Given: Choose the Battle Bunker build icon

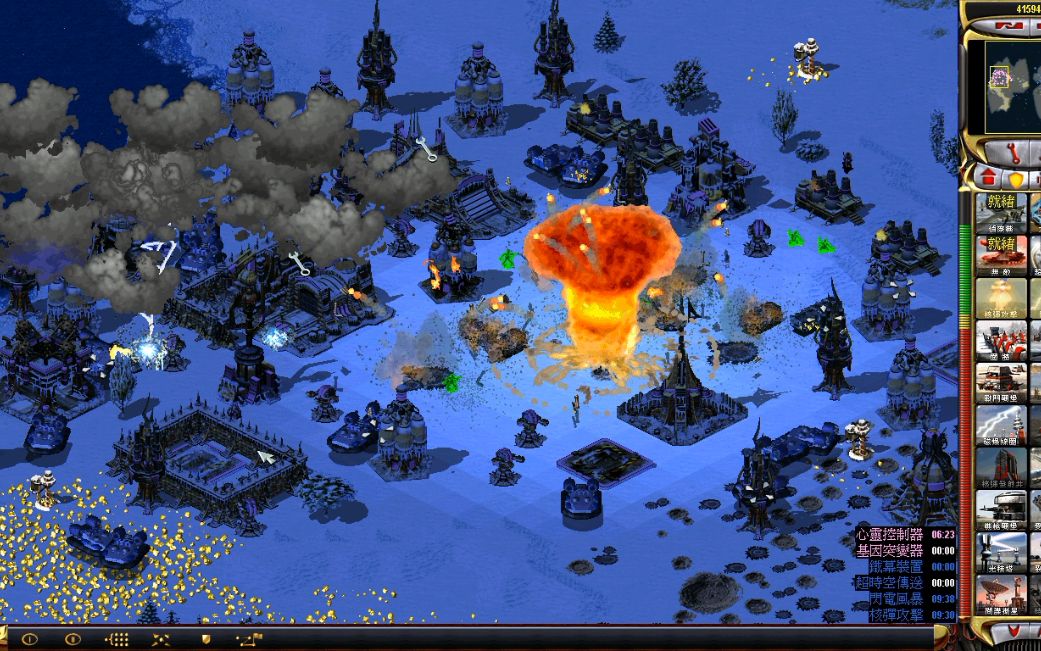Looking at the screenshot, I should point(1000,383).
